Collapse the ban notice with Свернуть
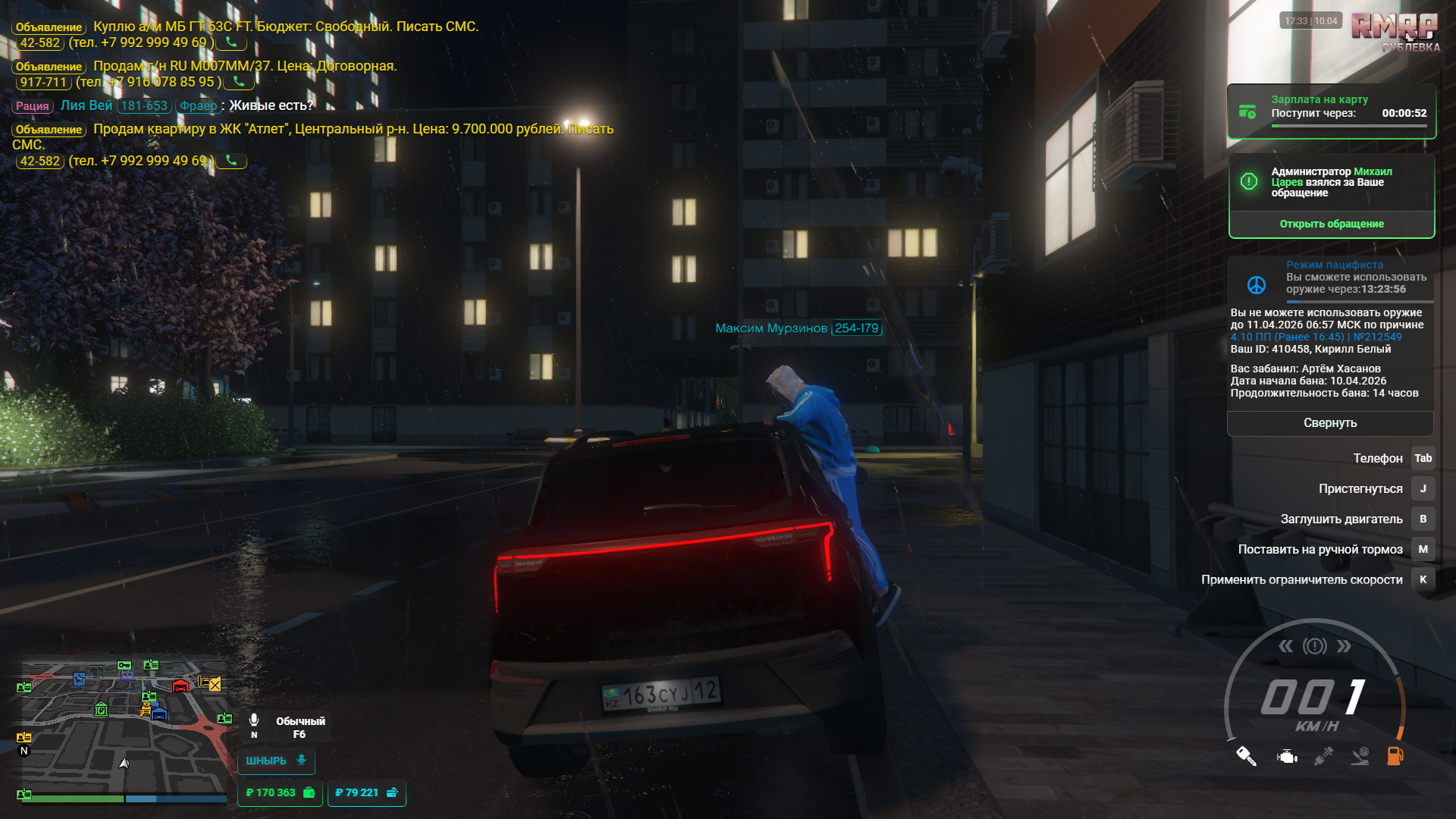The width and height of the screenshot is (1456, 819). 1329,423
